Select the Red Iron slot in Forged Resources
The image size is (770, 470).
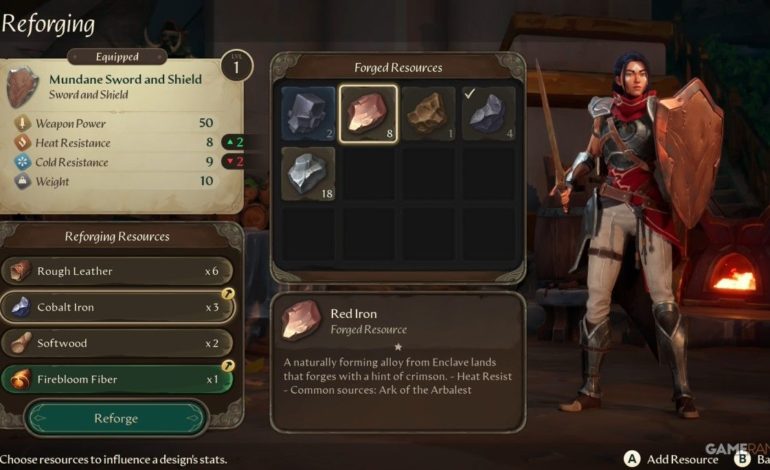(369, 113)
